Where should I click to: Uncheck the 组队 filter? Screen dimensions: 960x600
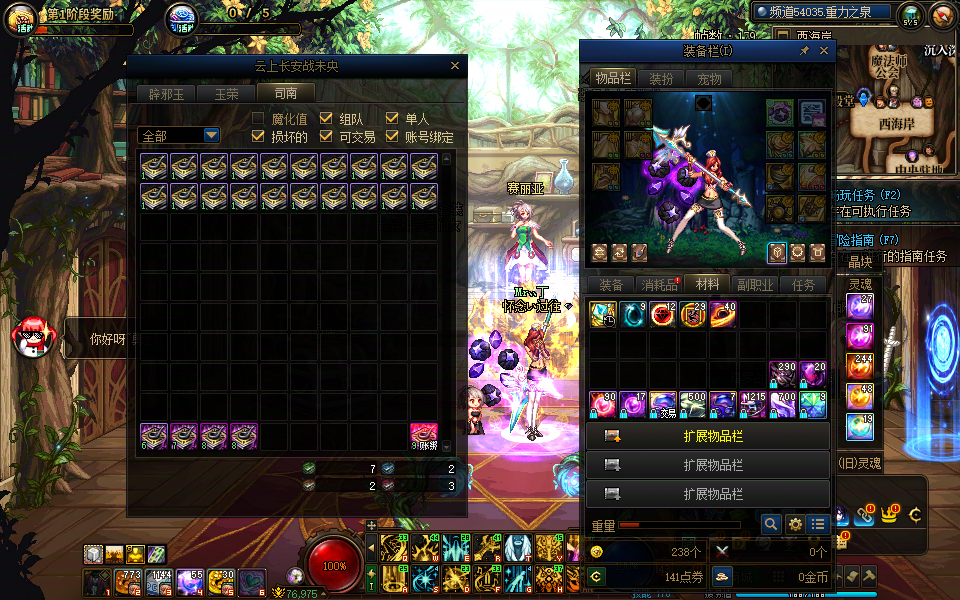[326, 119]
